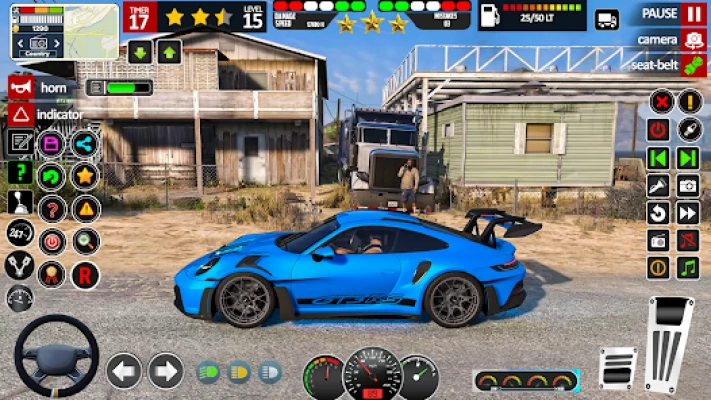Screen dimensions: 711x400
Task: Steer right with the right arrow
Action: point(166,371)
